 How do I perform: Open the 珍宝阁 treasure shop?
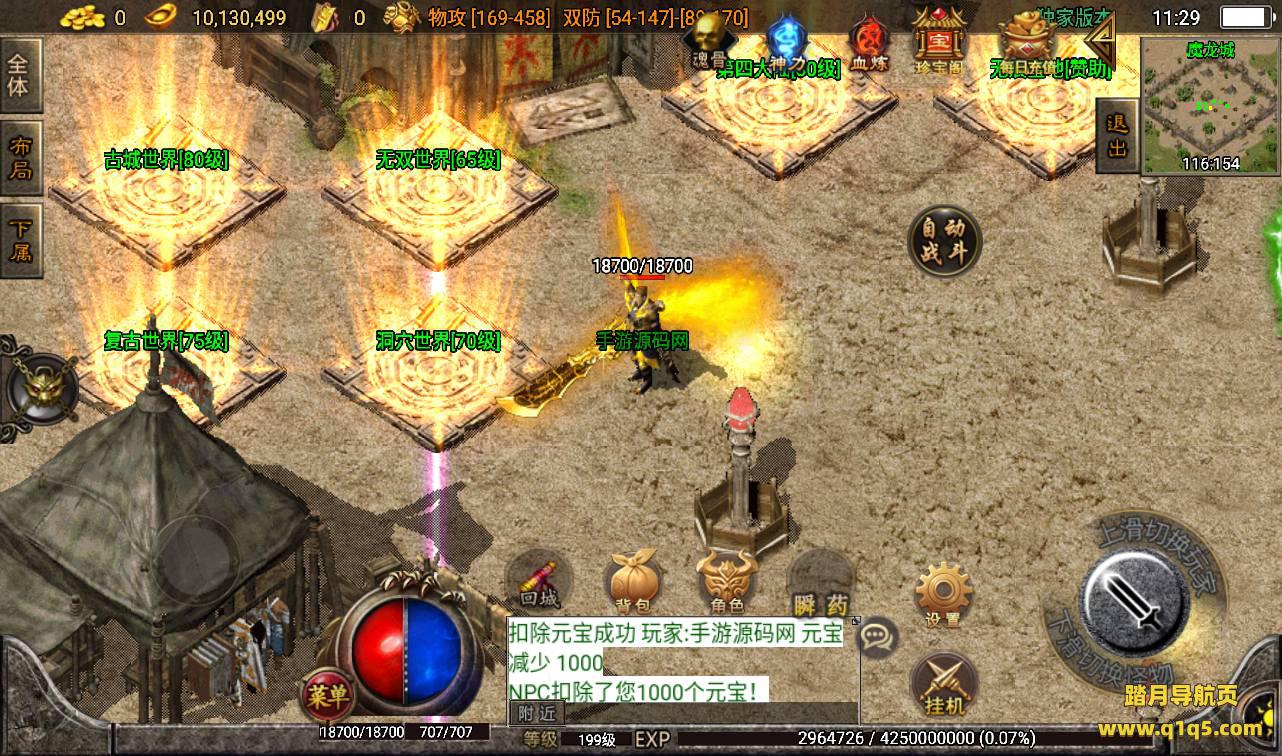click(937, 40)
